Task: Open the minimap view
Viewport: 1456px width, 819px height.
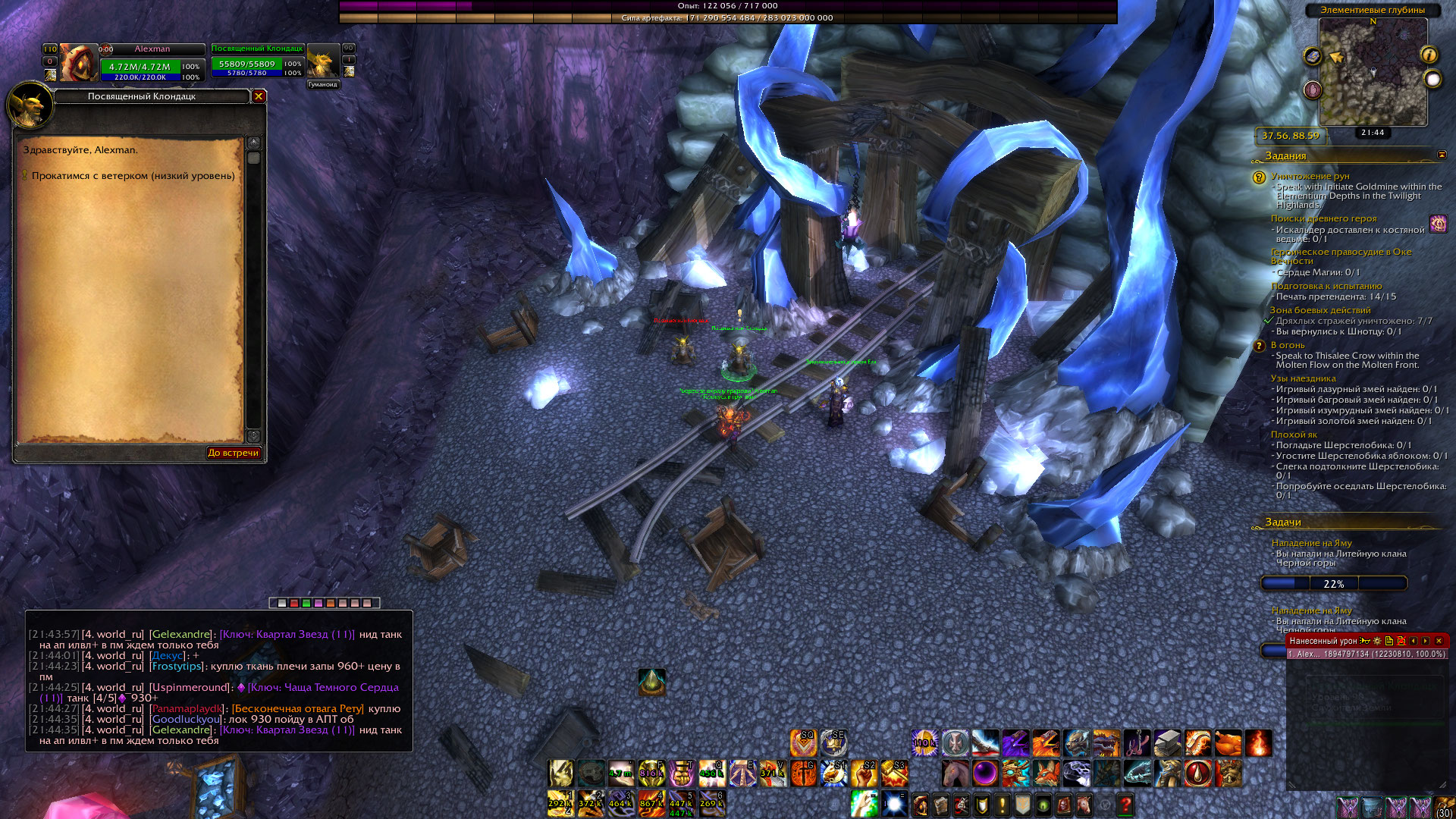Action: pos(1373,72)
